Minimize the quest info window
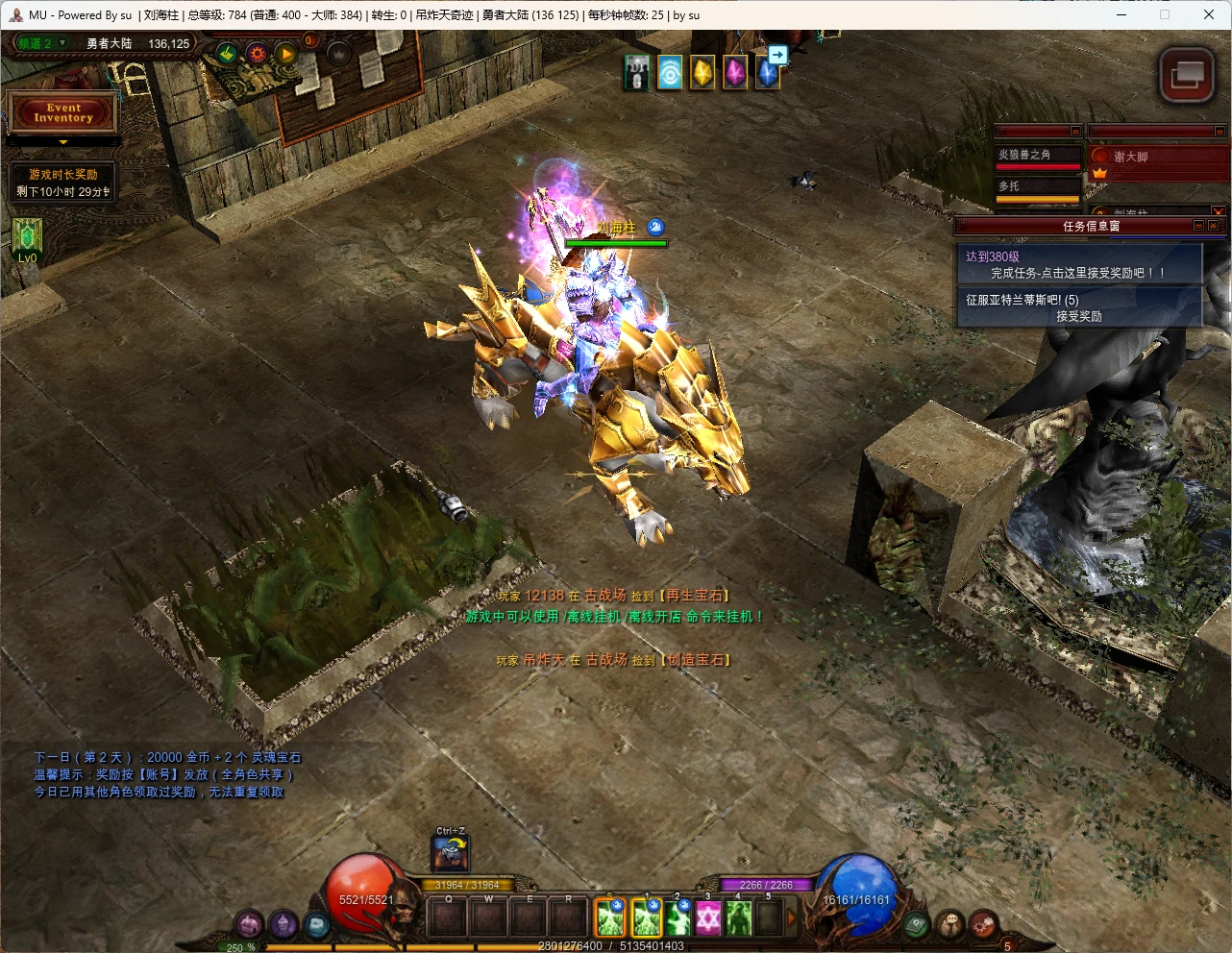The width and height of the screenshot is (1232, 953). click(x=1198, y=226)
